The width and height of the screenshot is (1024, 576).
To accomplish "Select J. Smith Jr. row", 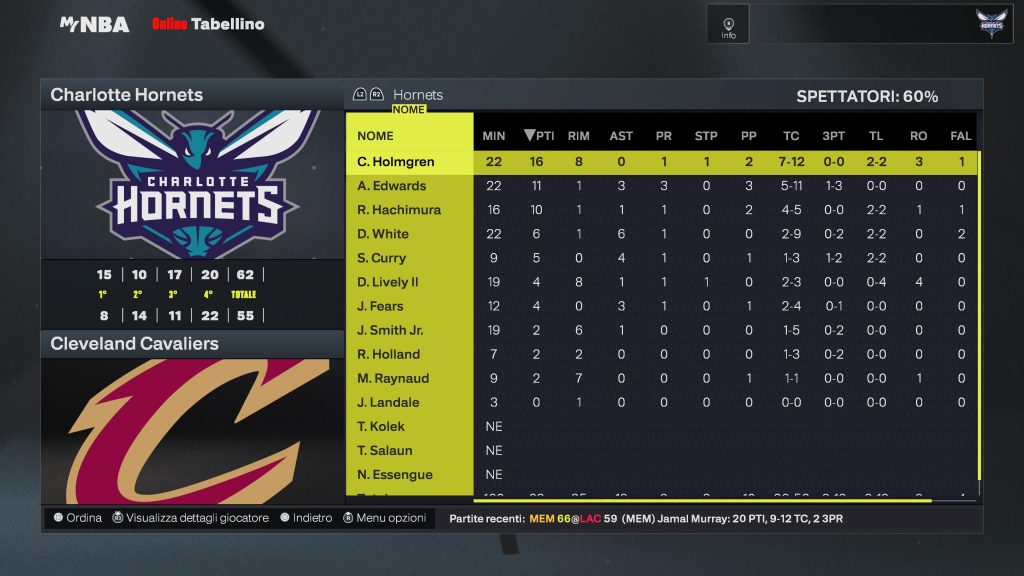I will [x=390, y=330].
